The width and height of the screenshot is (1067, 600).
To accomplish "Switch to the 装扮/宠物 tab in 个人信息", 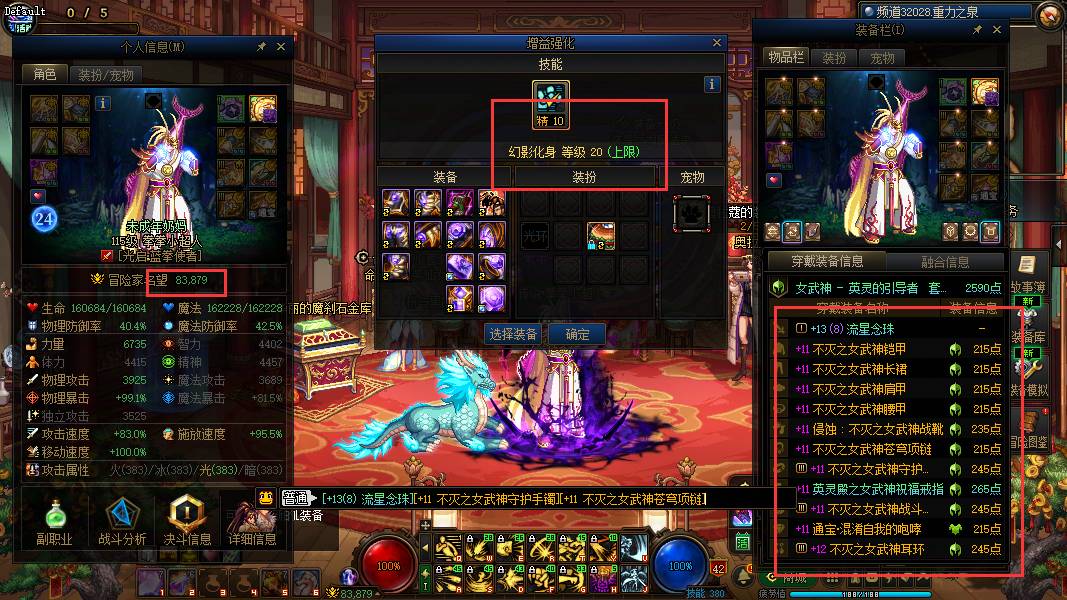I will 105,75.
